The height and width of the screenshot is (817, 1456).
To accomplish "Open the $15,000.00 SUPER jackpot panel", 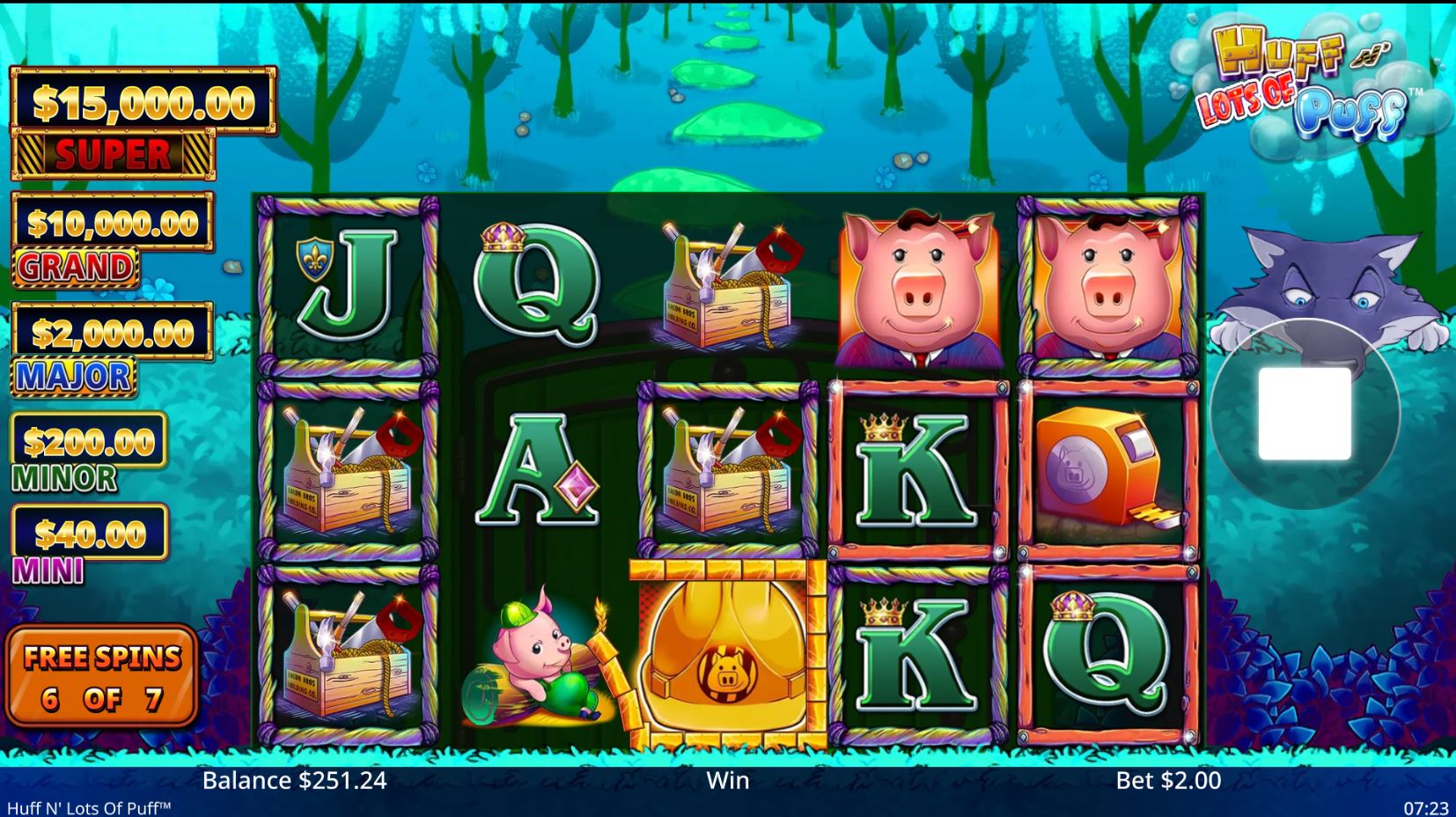I will (141, 123).
